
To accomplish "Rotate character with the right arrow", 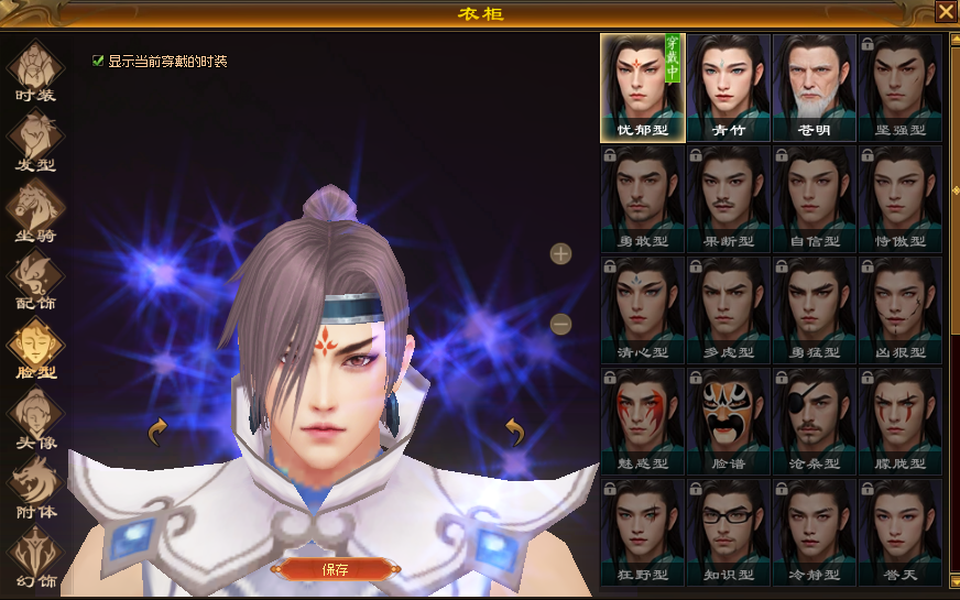I will point(515,432).
